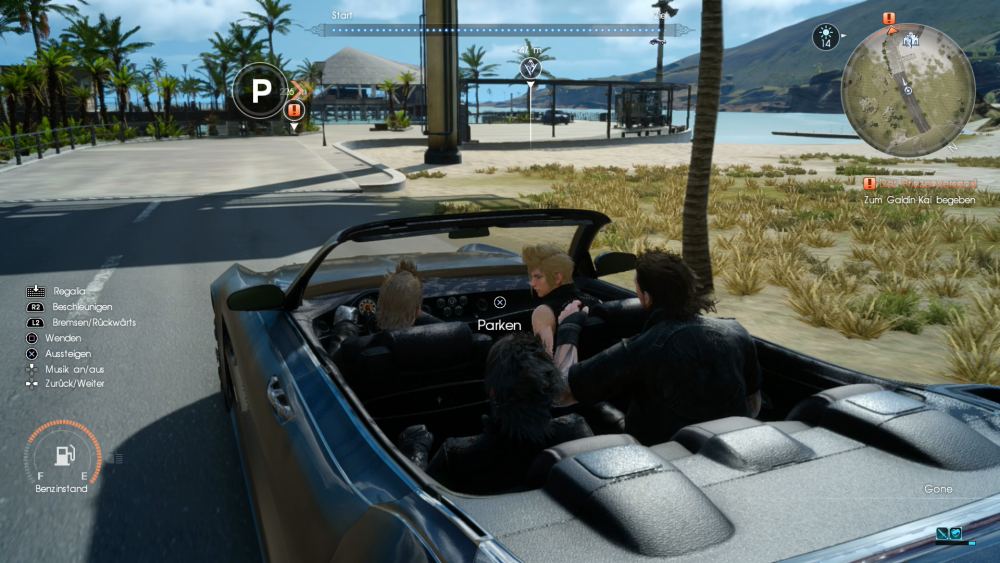Select the destination waypoint marker
This screenshot has width=1000, height=563.
pos(530,67)
